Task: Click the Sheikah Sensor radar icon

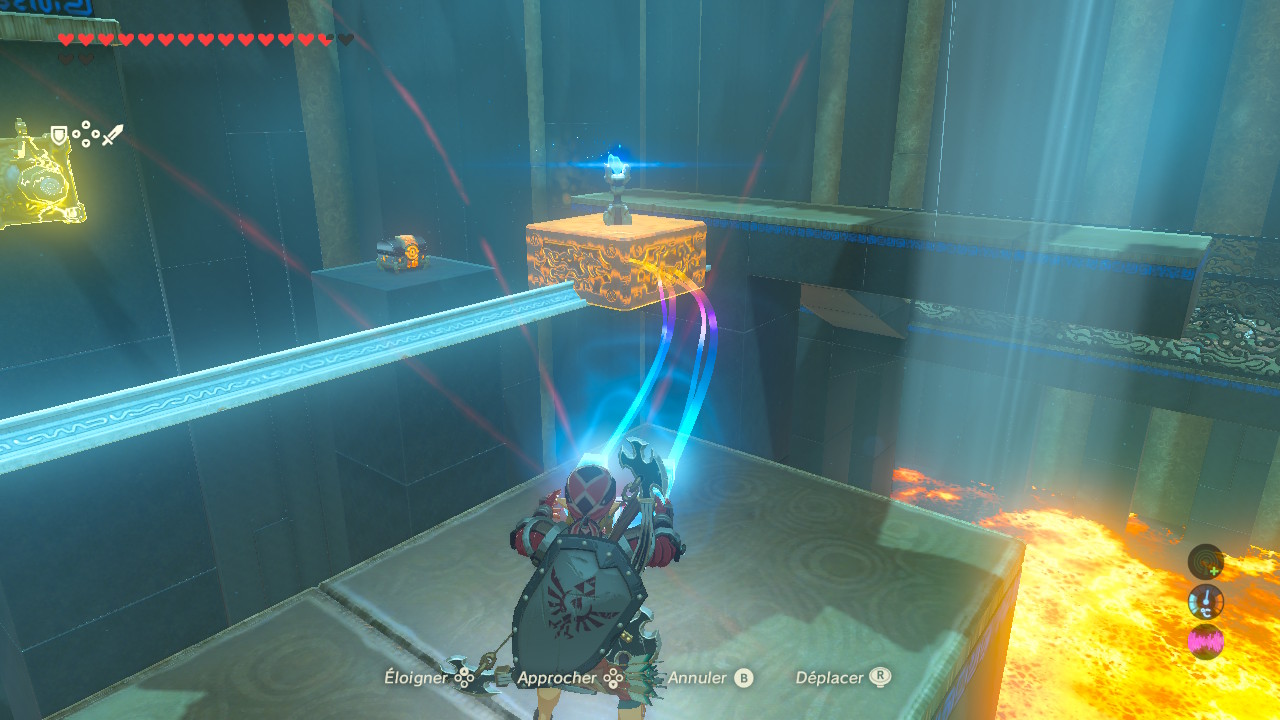Action: (1205, 561)
